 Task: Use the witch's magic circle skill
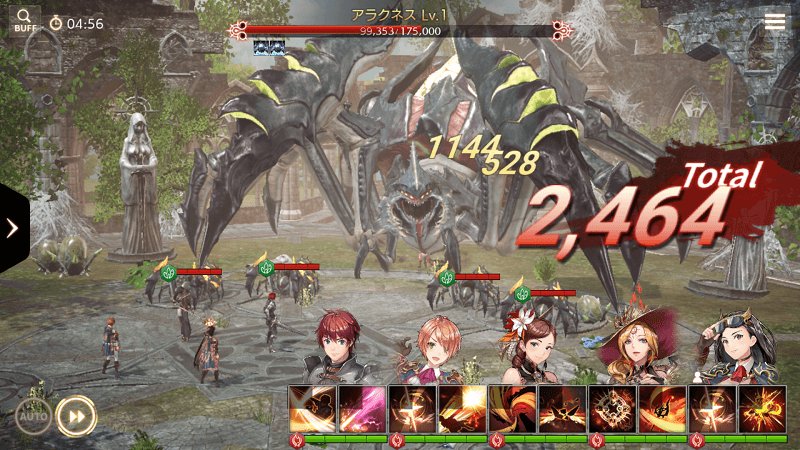pos(613,409)
